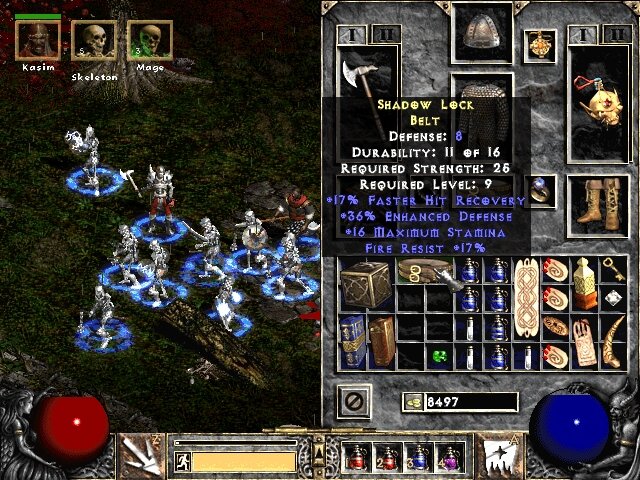
Task: Pick up the equipped helmet
Action: pos(482,31)
